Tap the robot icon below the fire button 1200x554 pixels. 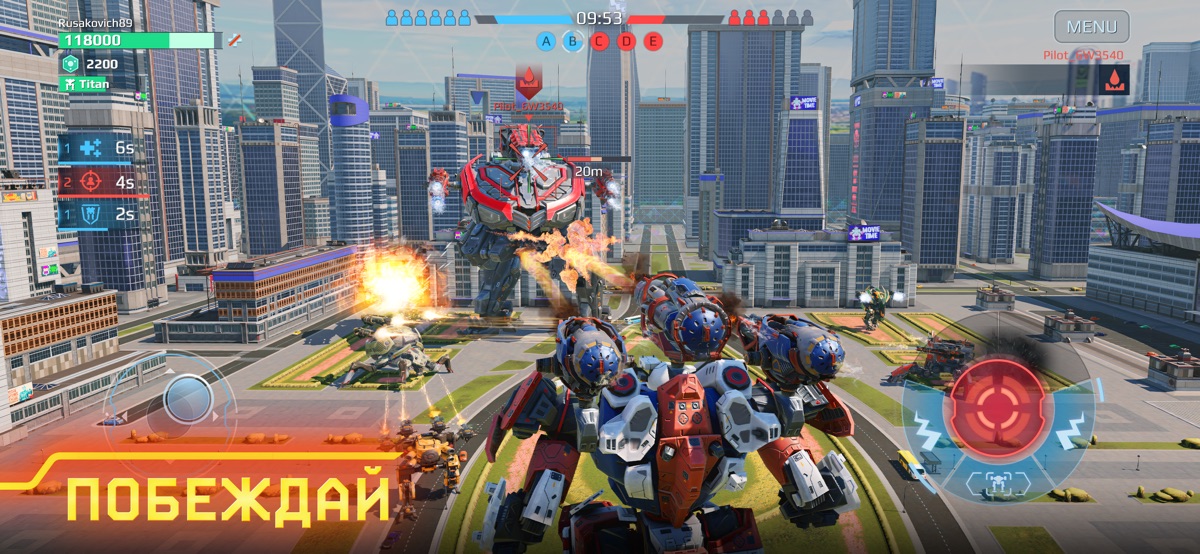pos(996,482)
